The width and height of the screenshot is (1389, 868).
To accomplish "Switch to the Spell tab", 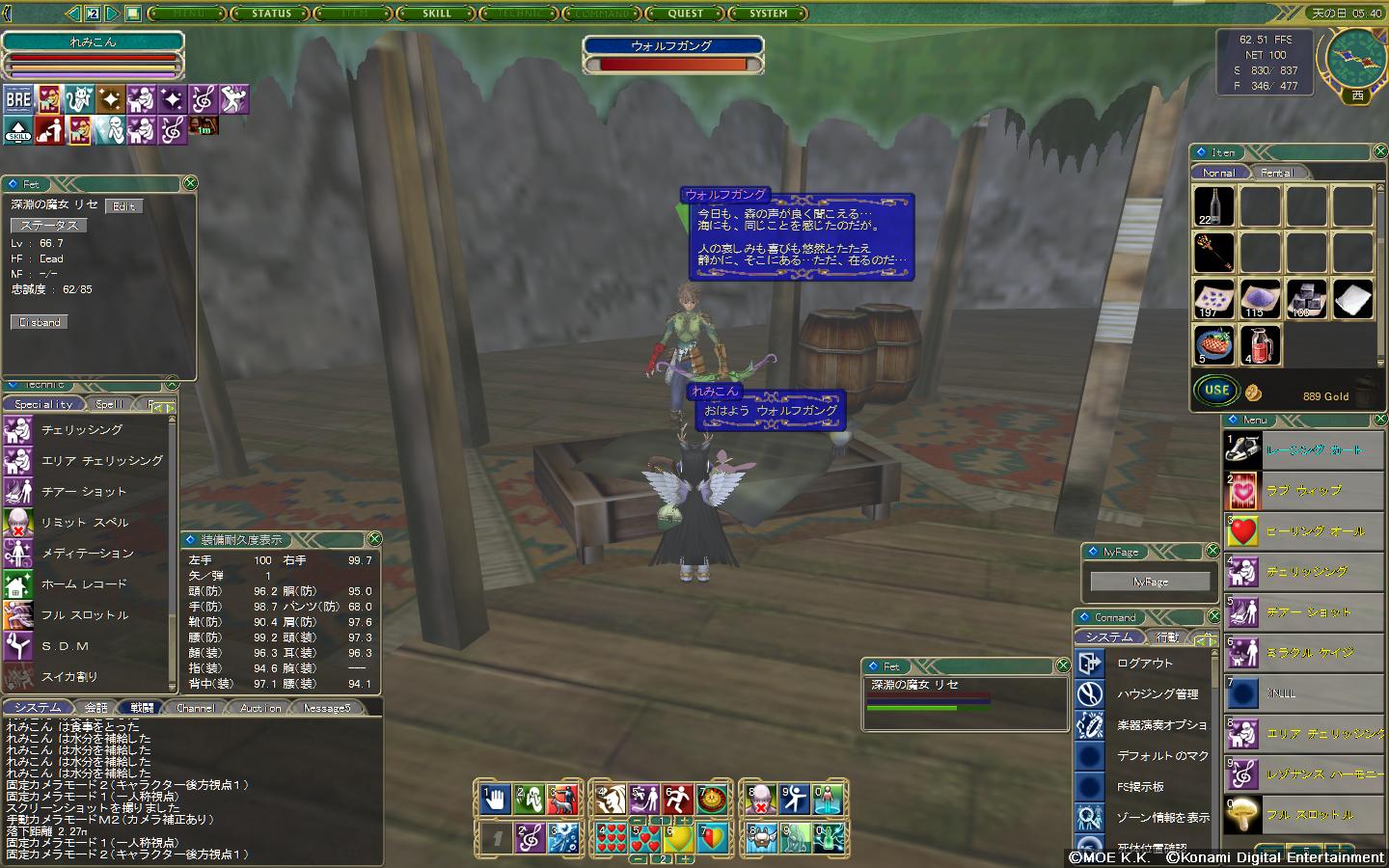I will point(109,404).
